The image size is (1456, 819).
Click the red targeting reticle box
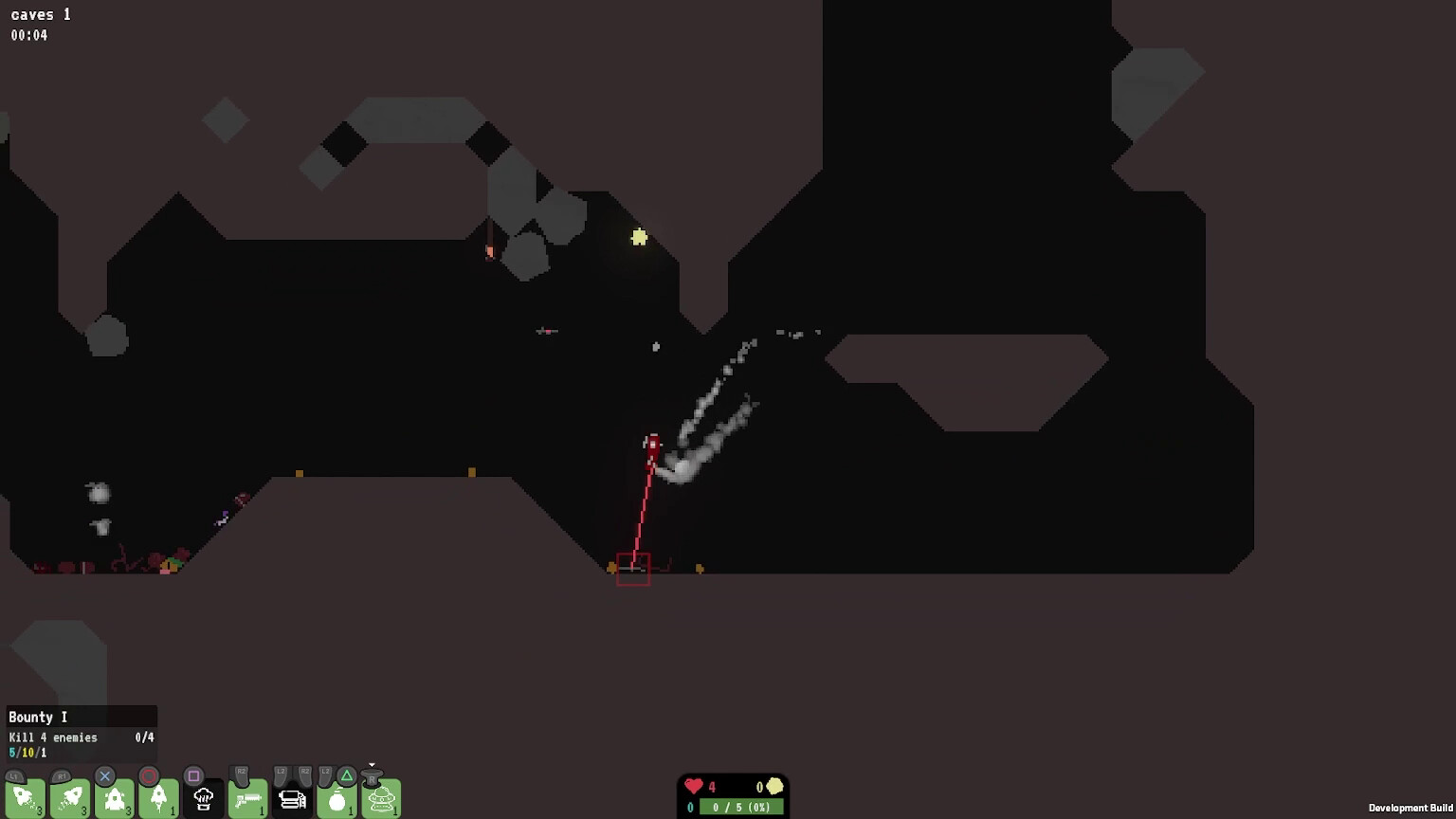point(633,568)
